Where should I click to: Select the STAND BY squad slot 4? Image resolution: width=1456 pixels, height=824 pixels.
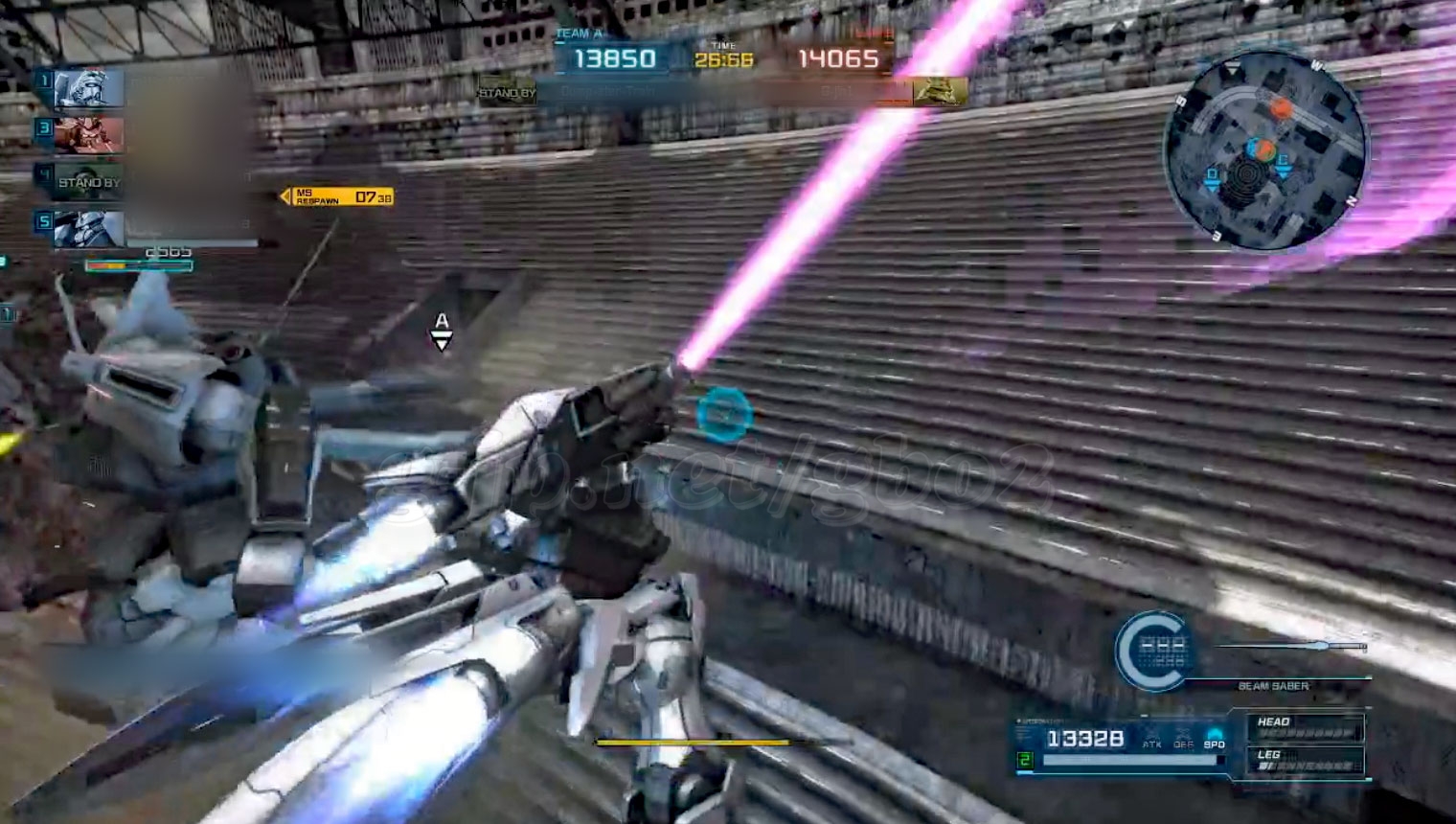88,180
